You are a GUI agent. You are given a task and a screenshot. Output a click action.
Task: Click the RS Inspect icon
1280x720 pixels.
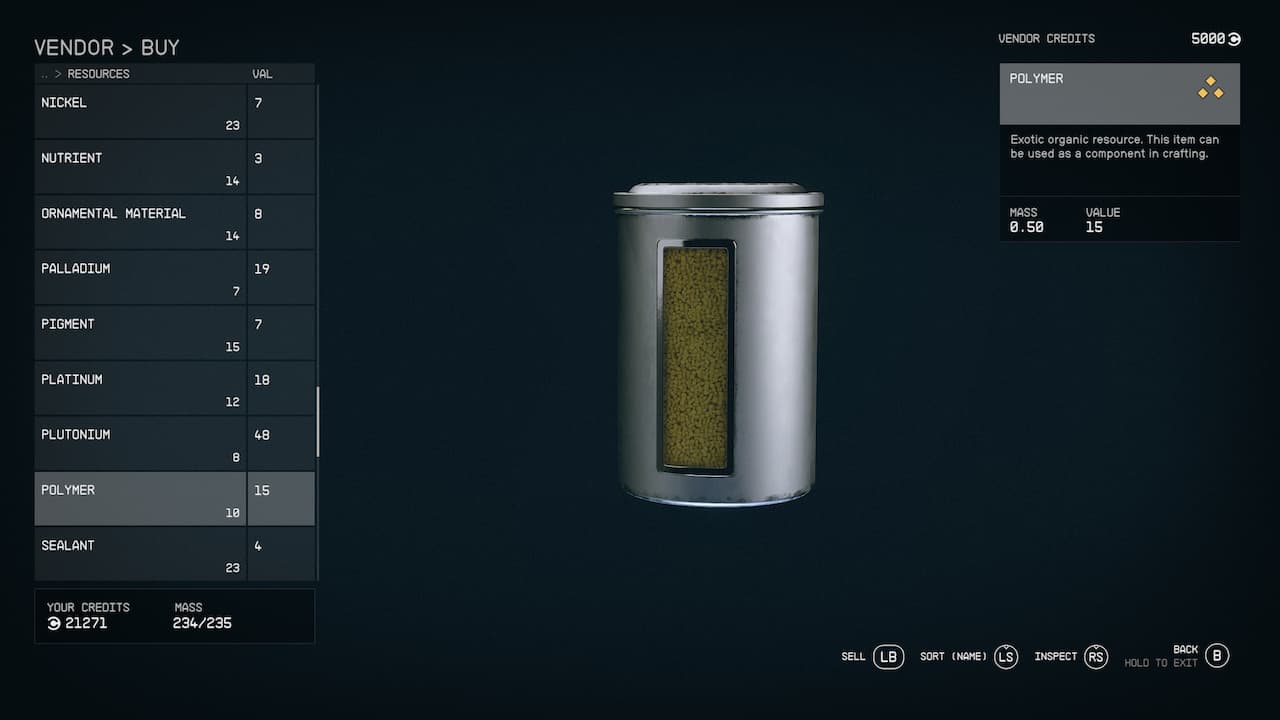[x=1096, y=657]
